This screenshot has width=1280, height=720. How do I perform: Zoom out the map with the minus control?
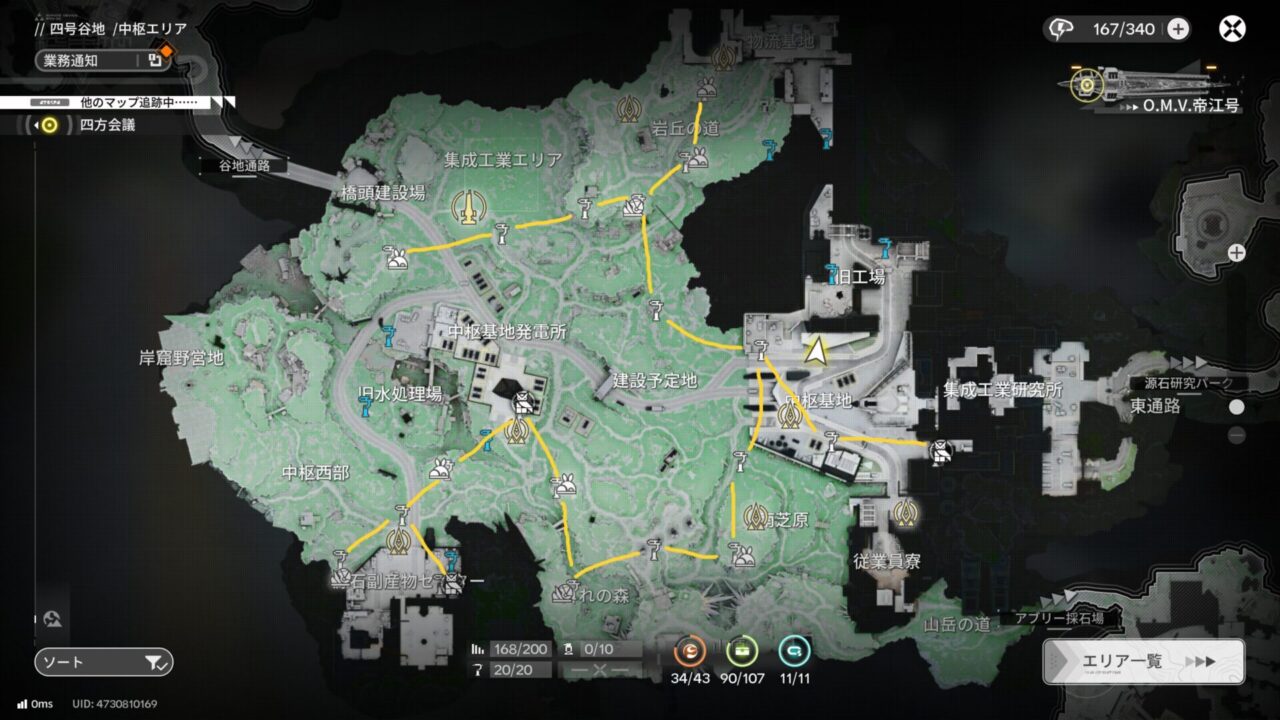pos(1237,435)
